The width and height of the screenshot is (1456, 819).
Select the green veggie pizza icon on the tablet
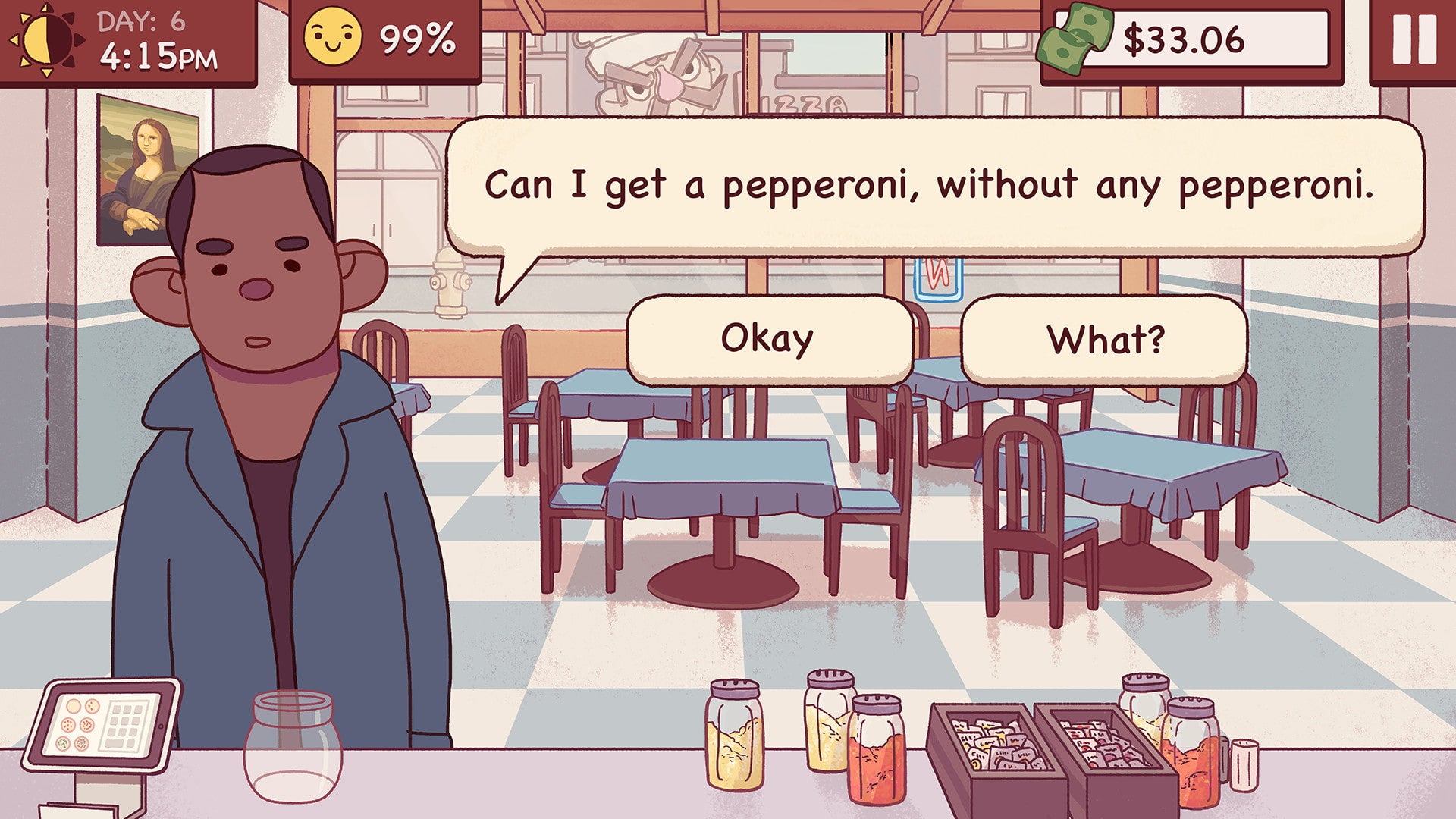pos(63,742)
